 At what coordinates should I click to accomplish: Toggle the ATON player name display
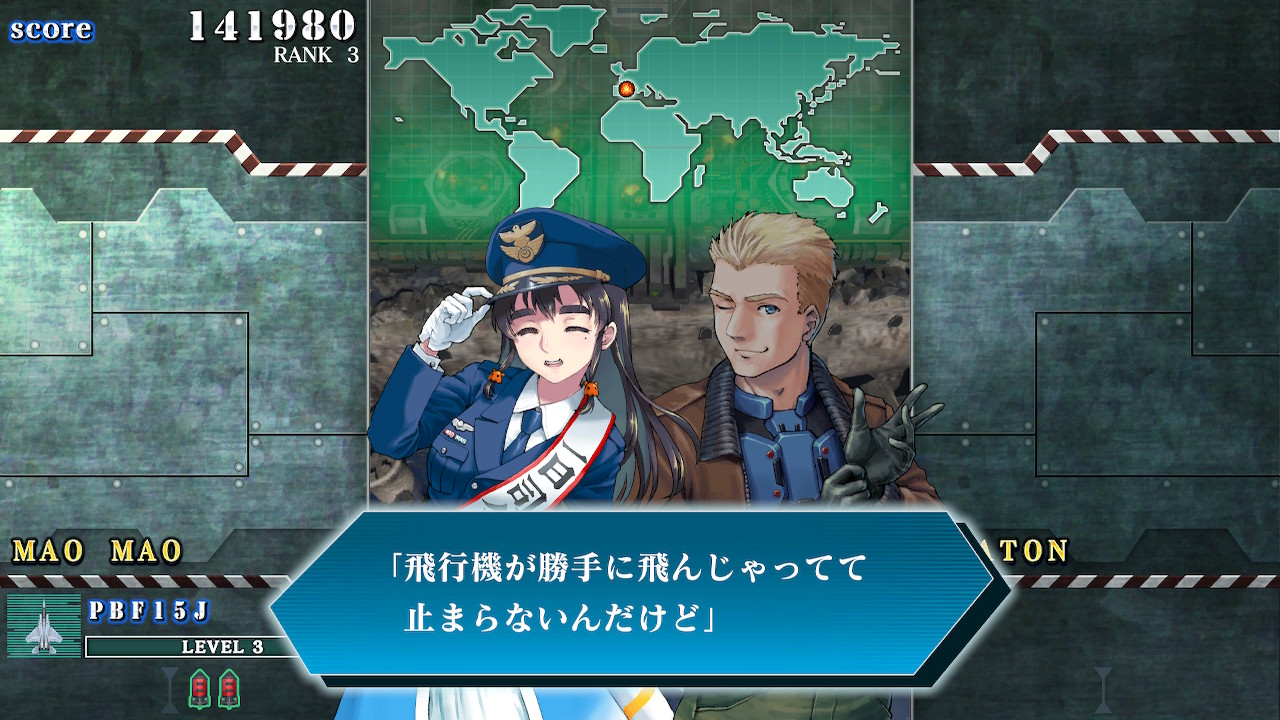pos(1032,549)
